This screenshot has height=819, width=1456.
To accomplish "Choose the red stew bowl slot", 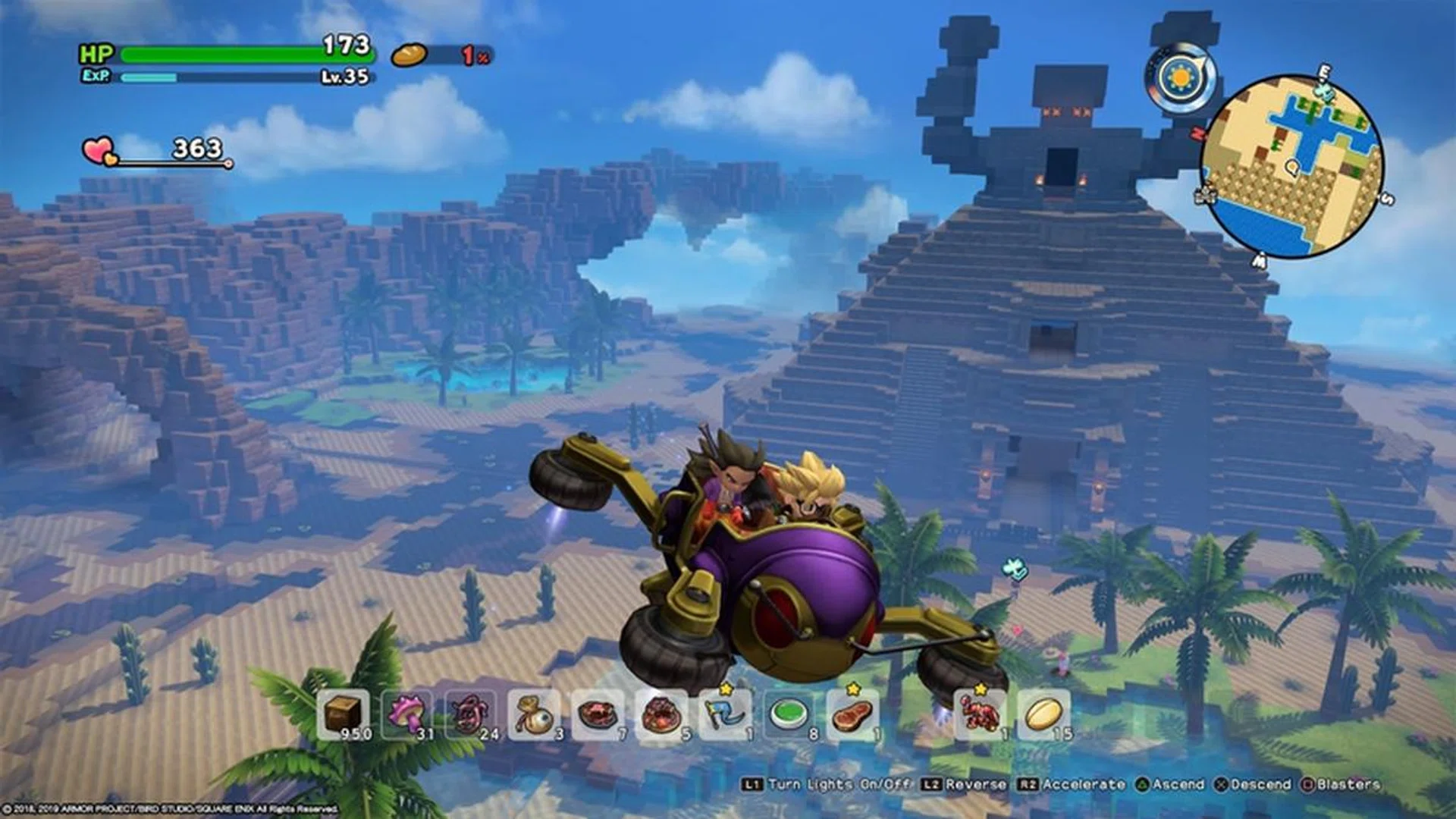I will 661,714.
